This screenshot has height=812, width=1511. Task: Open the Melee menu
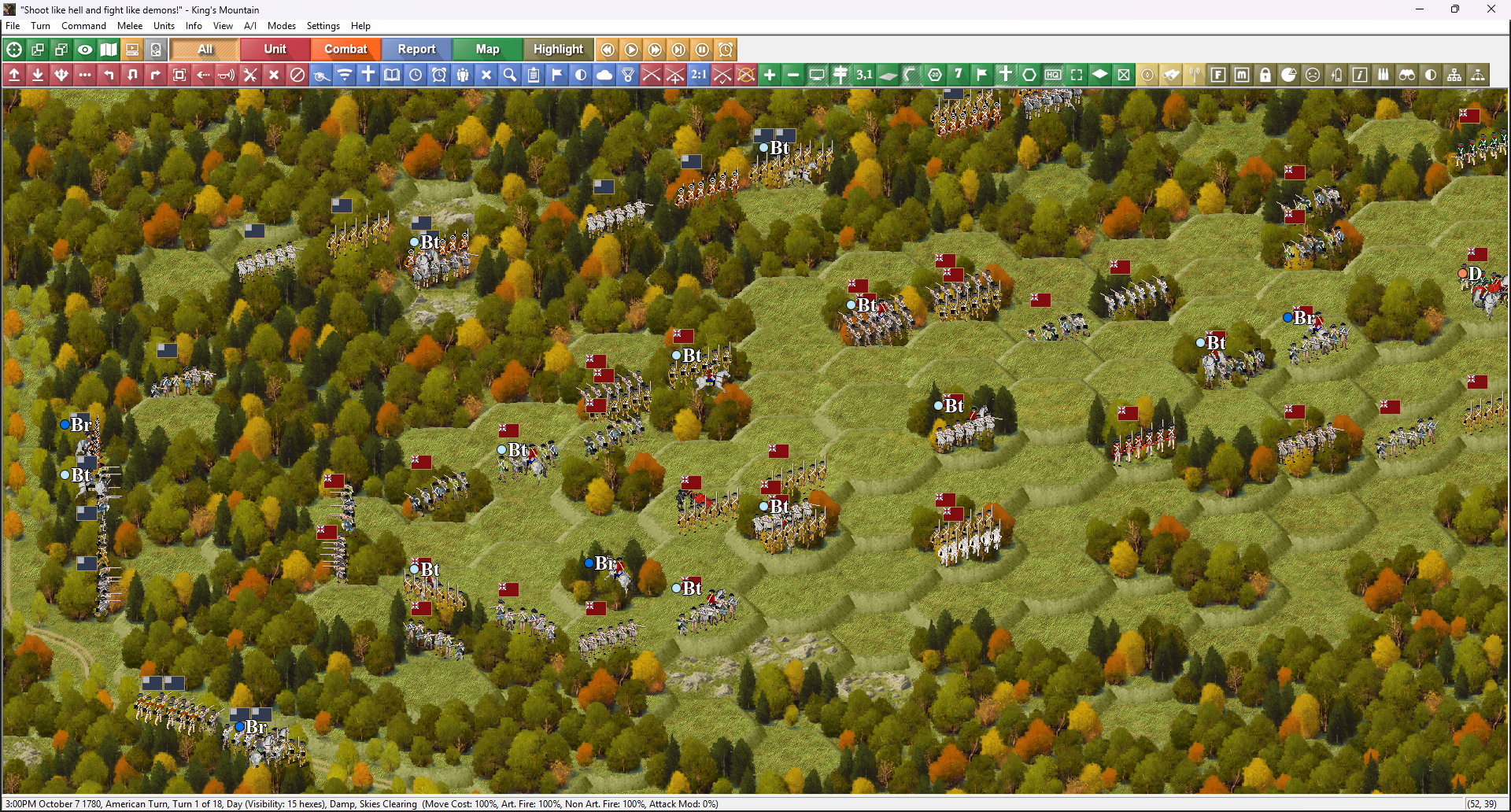pos(130,26)
